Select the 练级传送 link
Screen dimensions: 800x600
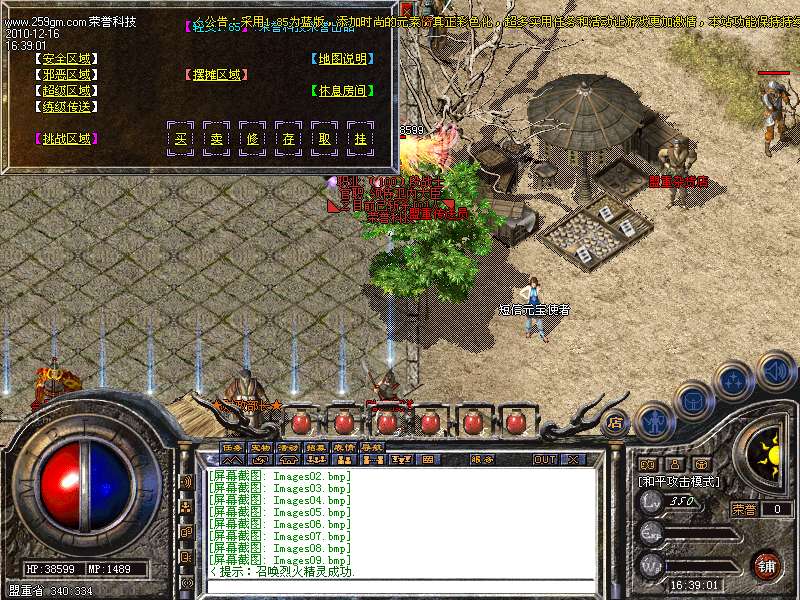tap(67, 106)
